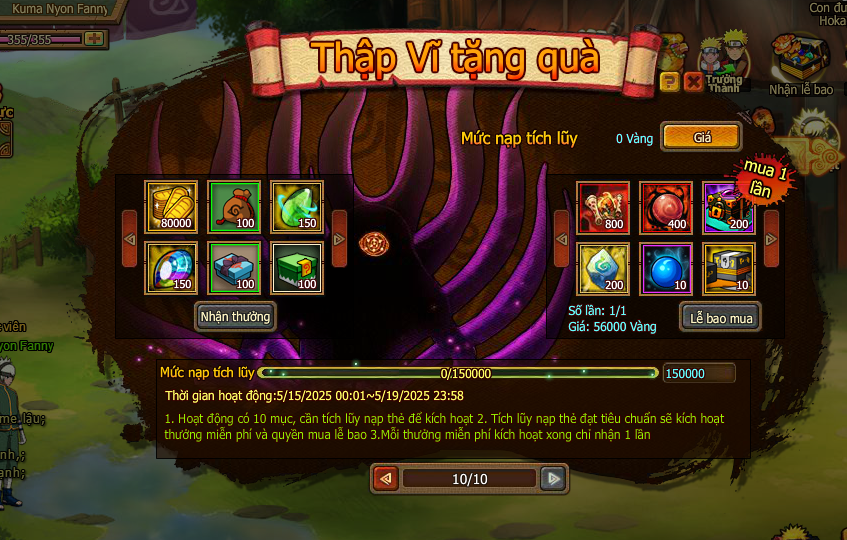Screen dimensions: 847x540
Task: Click the plus button beside the 355/355 bar
Action: 94,39
